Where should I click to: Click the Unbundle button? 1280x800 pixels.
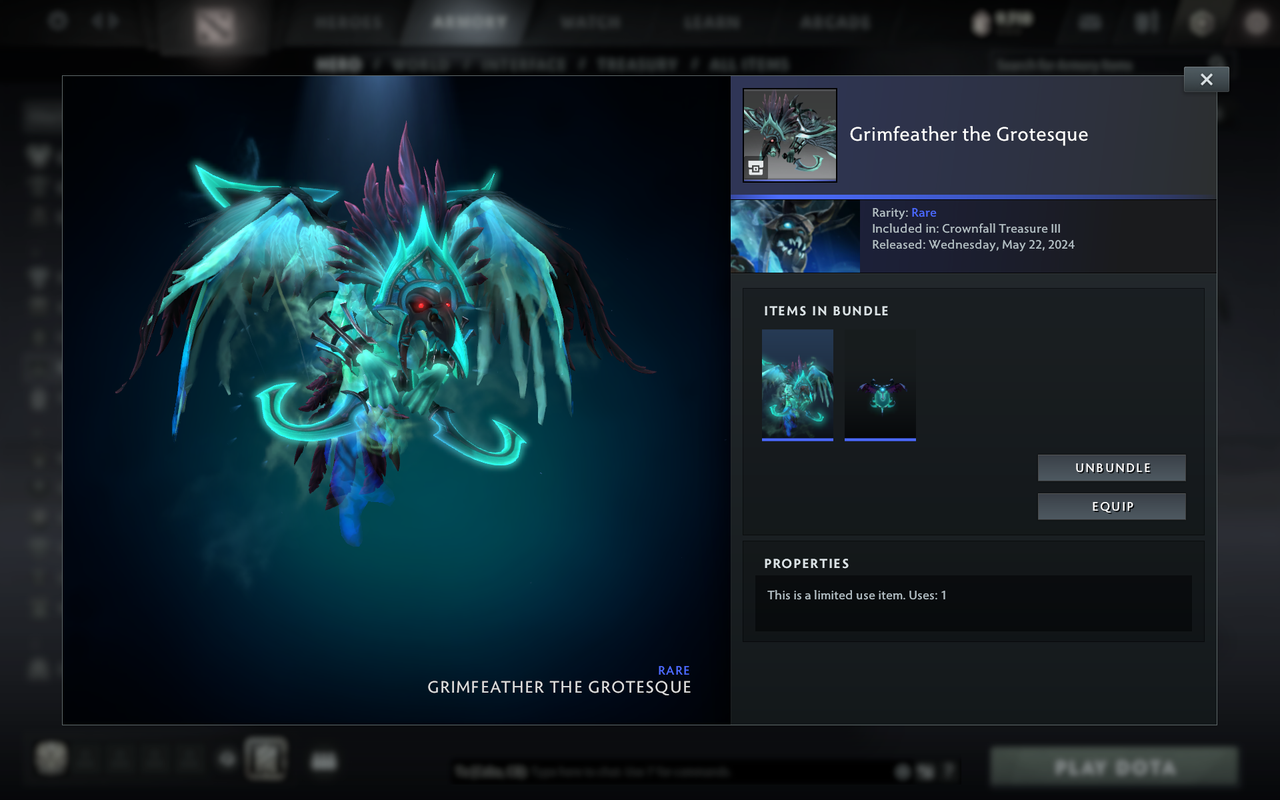pos(1111,467)
